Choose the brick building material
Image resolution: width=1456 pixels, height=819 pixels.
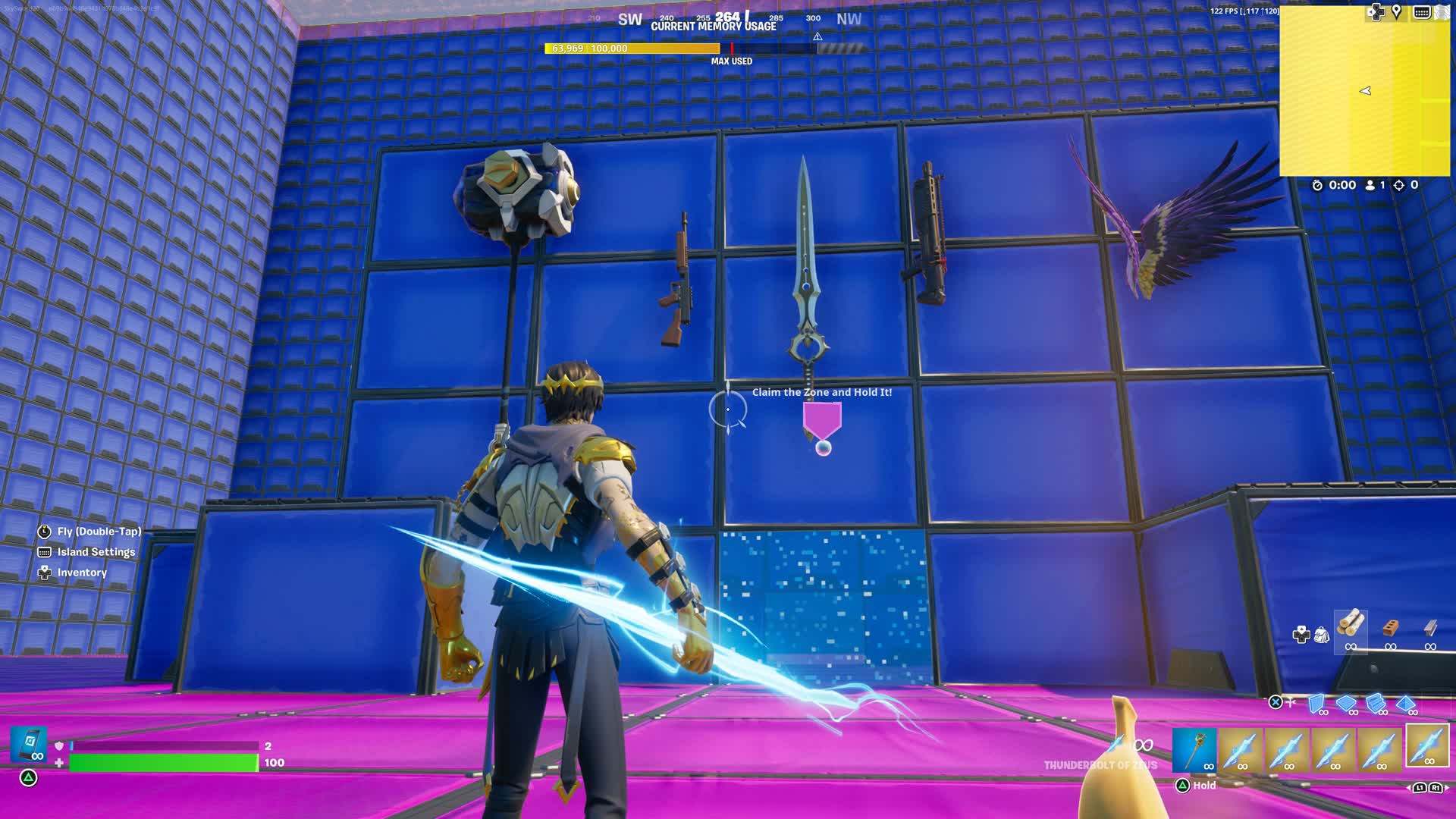pyautogui.click(x=1390, y=629)
